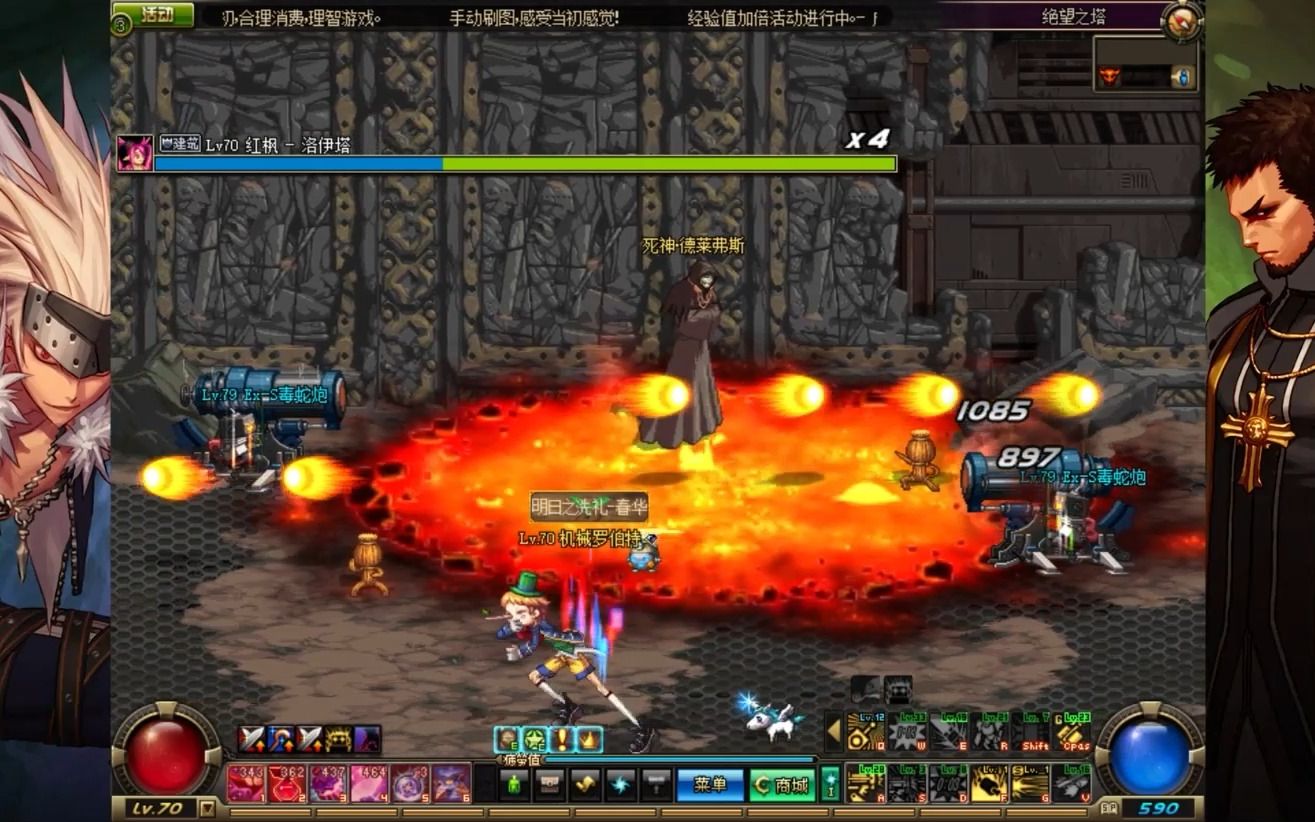Click the compass icon above the minimap
This screenshot has height=822, width=1315.
(x=1182, y=20)
